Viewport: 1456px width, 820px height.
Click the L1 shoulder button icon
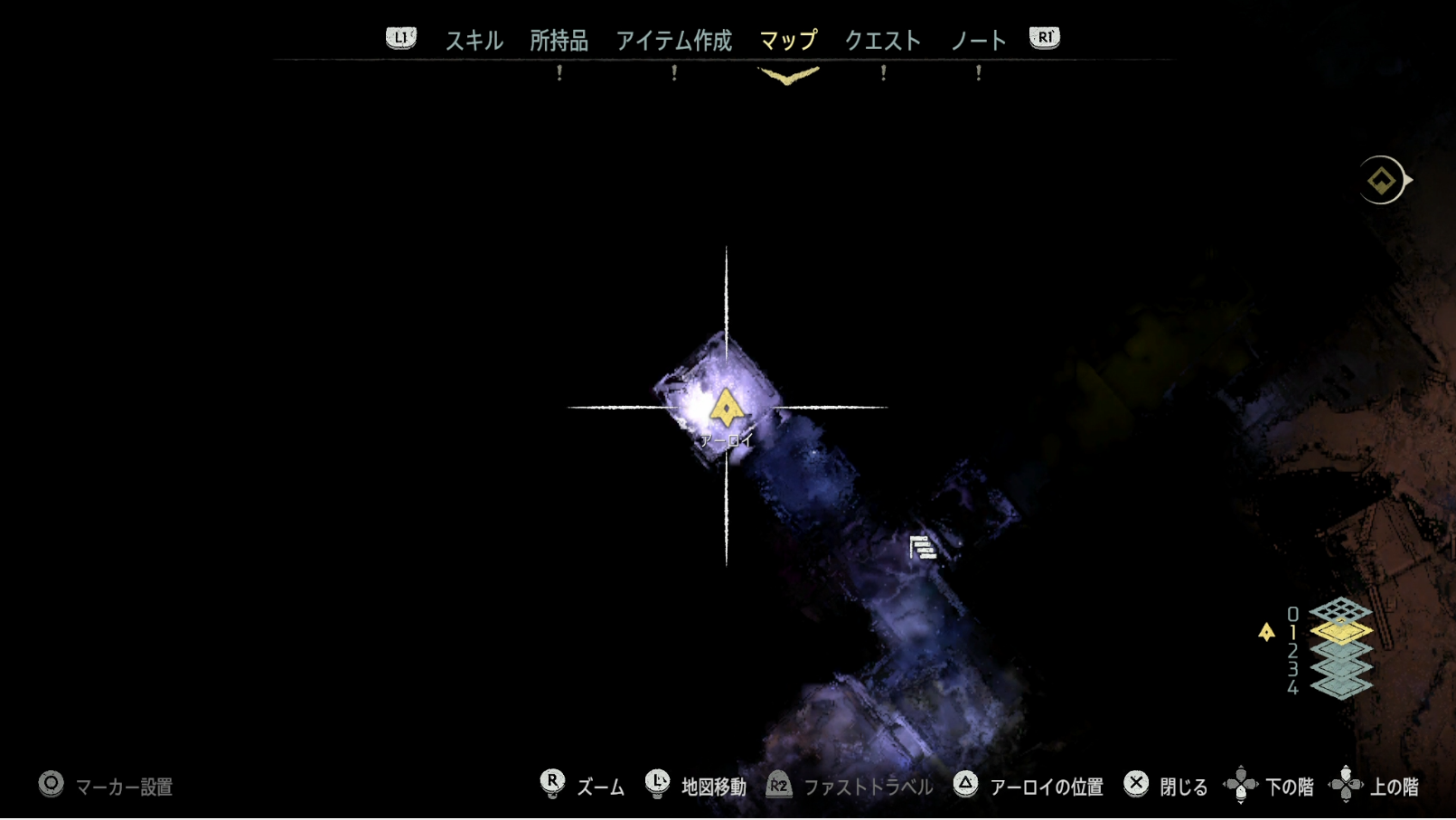tap(400, 37)
